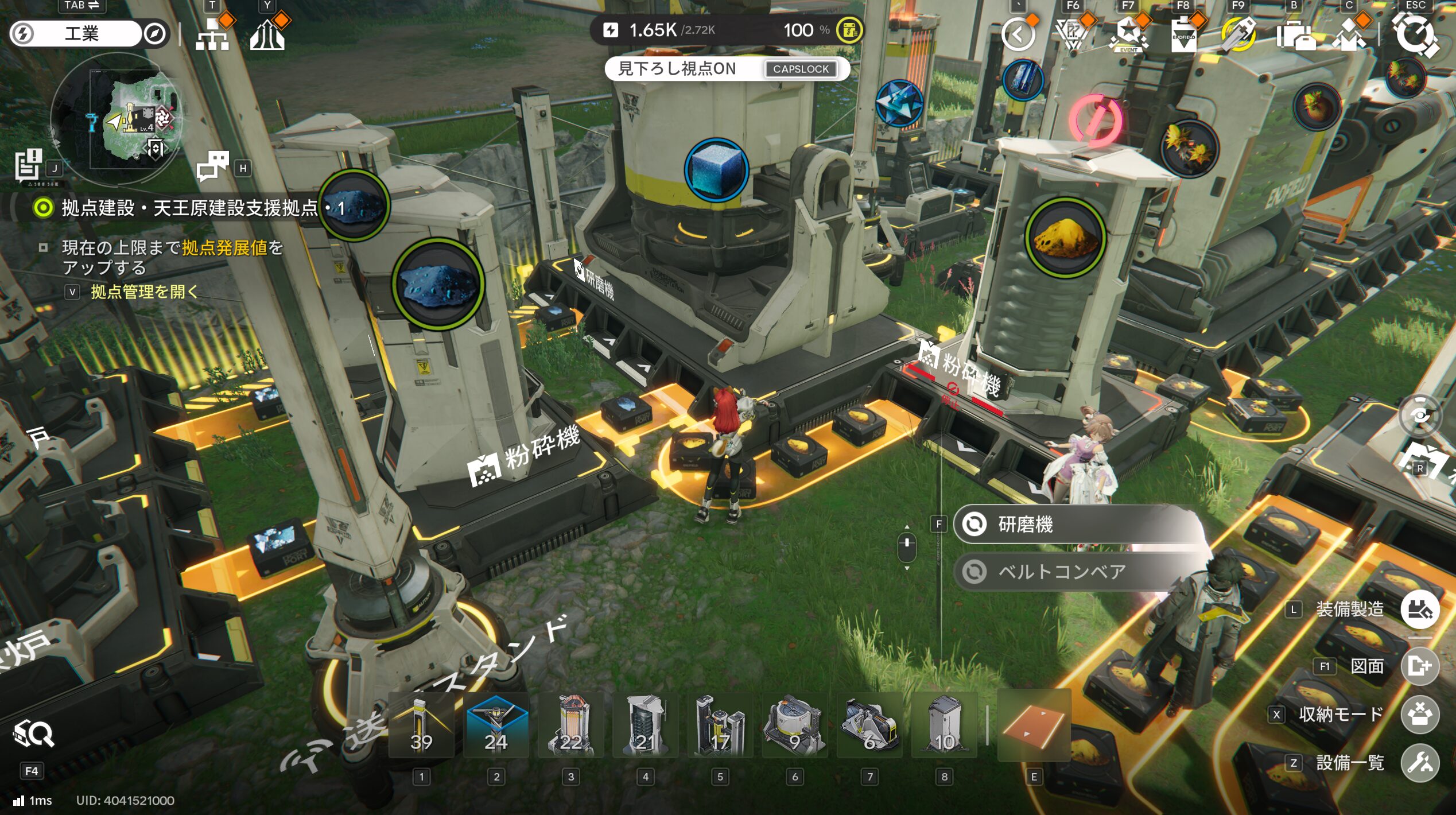Open the event icon in top bar
Viewport: 1456px width, 815px height.
[x=1128, y=36]
